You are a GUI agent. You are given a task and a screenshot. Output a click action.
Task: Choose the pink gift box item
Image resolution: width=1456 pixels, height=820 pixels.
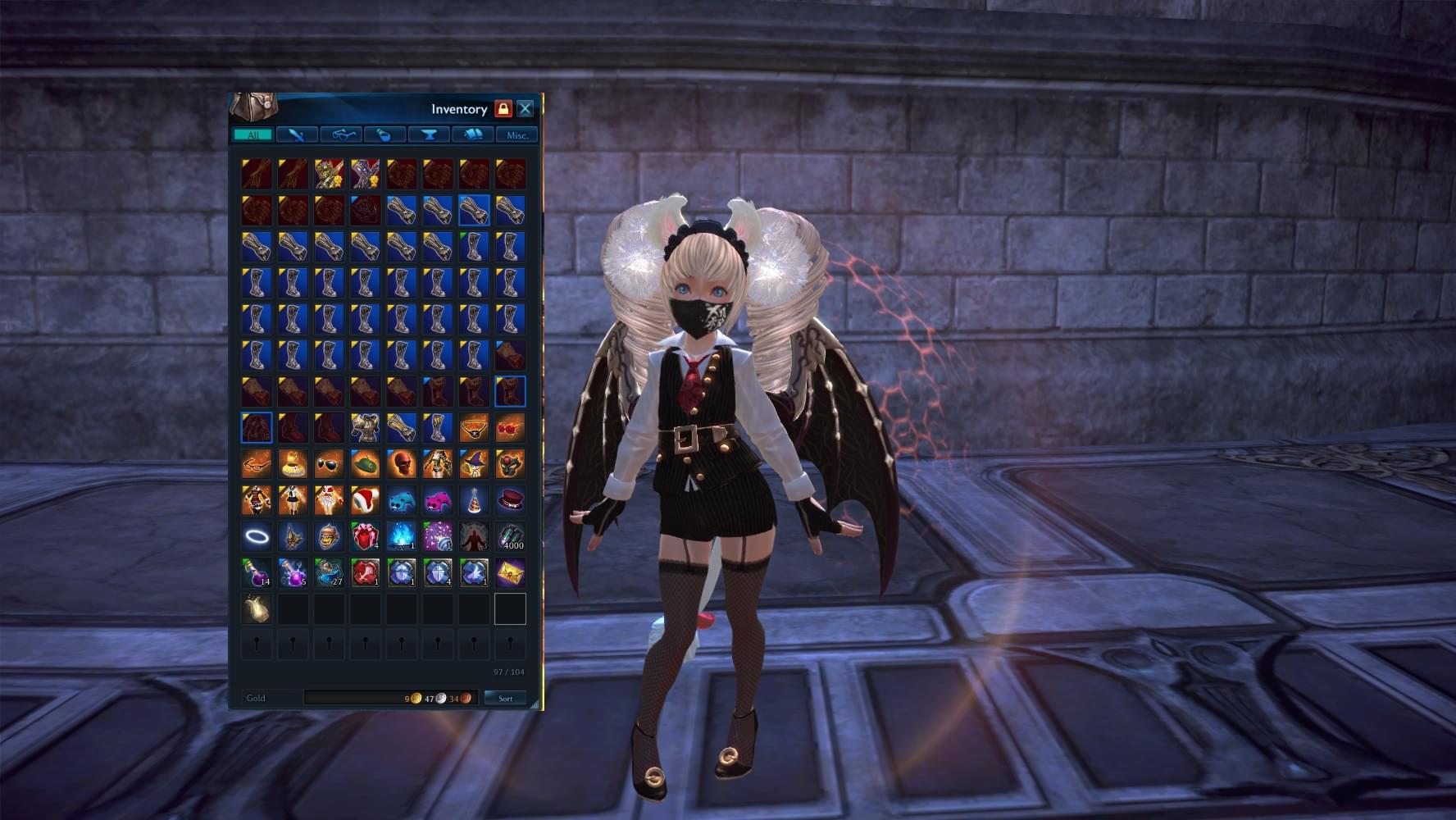365,536
